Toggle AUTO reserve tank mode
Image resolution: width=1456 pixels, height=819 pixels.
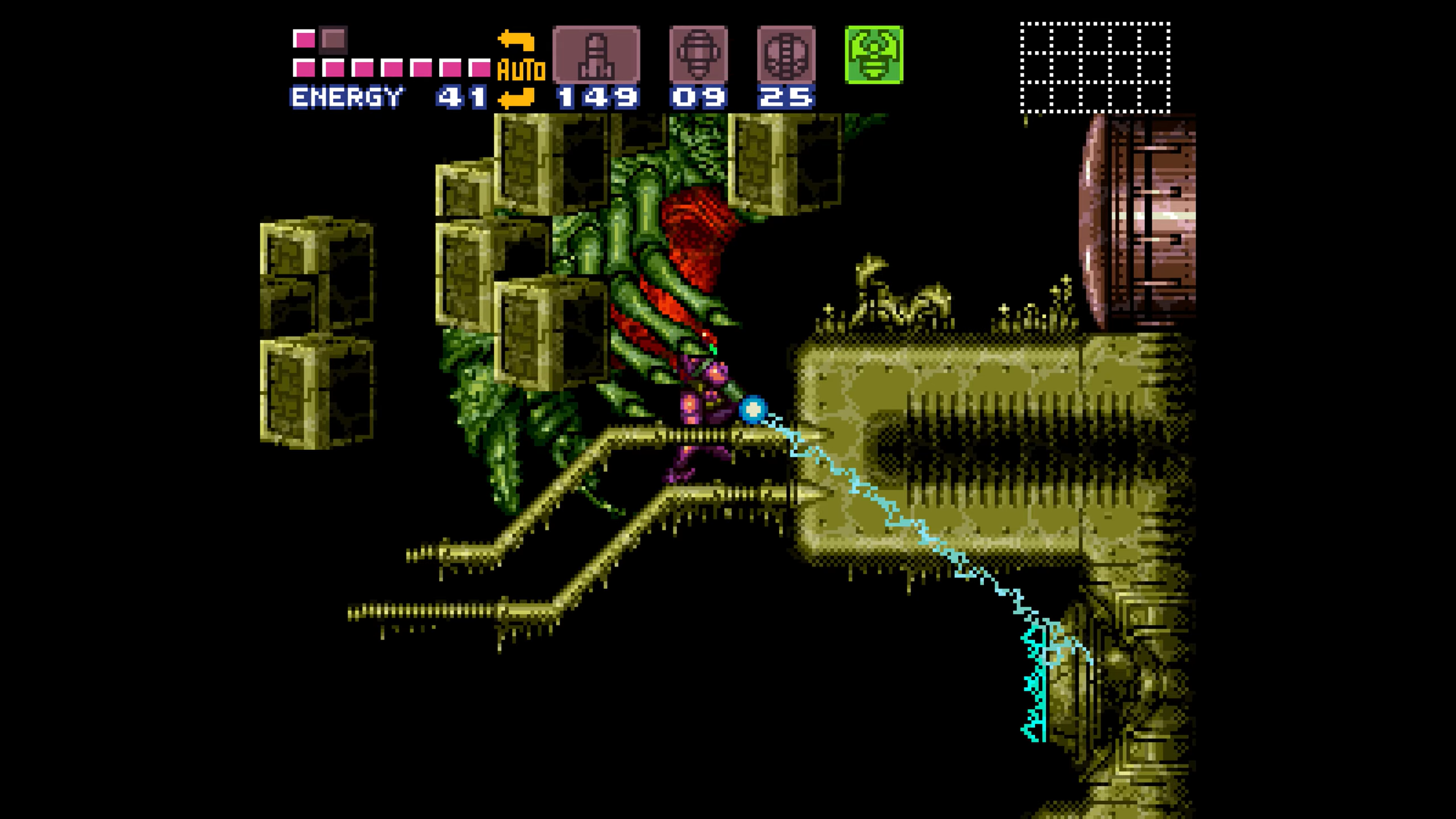point(522,68)
